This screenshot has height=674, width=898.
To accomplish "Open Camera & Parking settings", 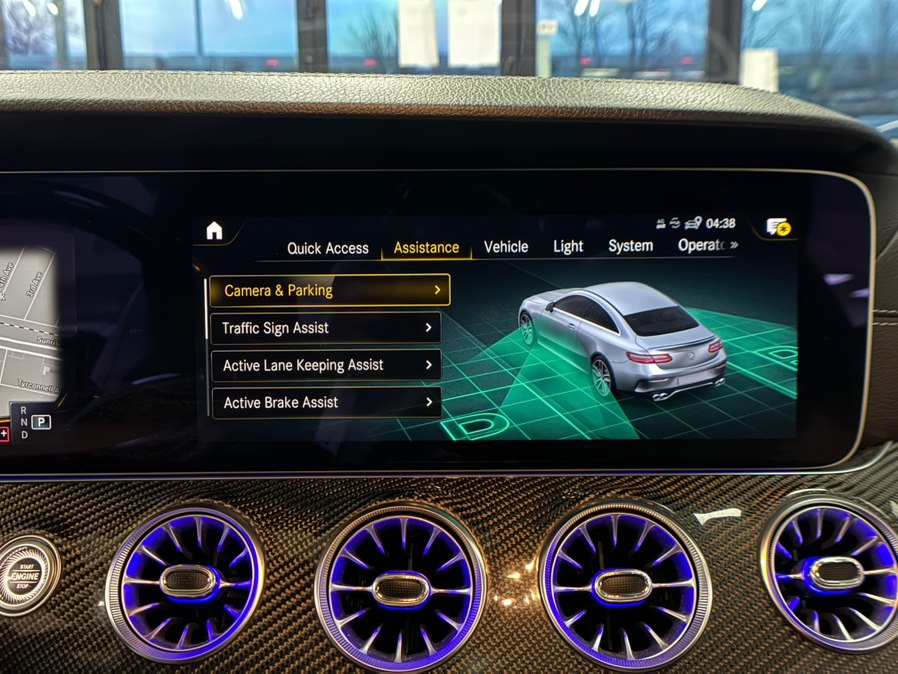I will [x=329, y=290].
